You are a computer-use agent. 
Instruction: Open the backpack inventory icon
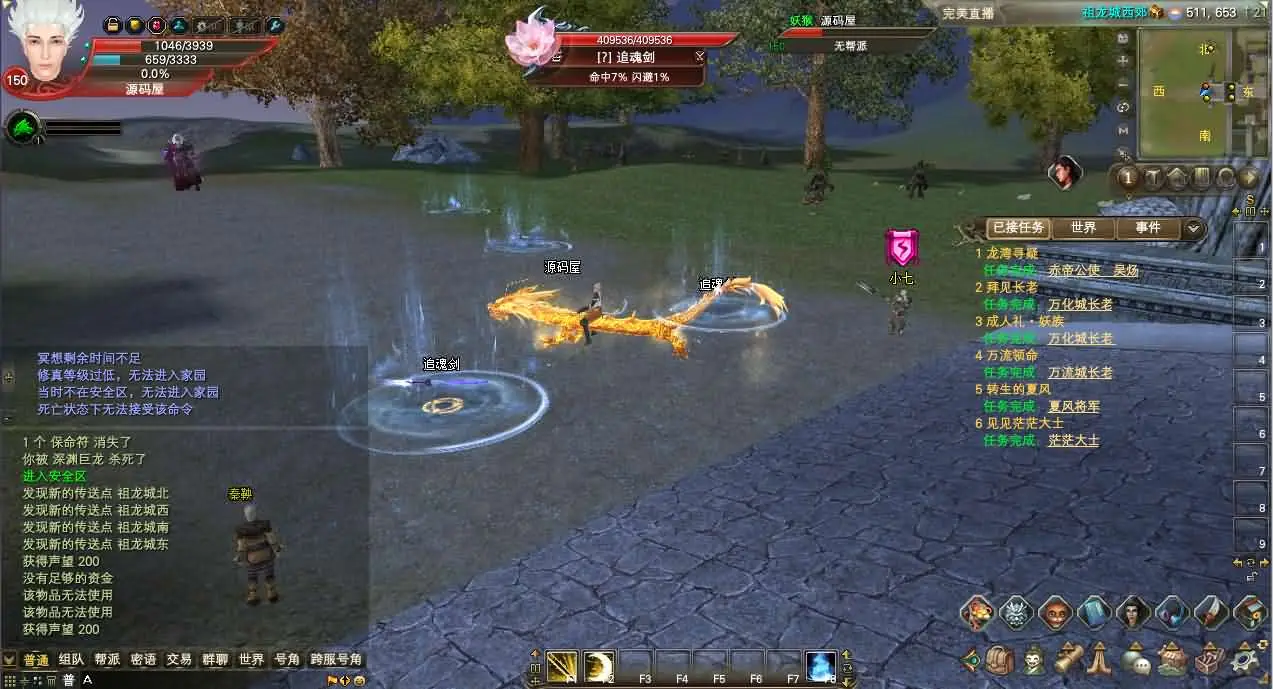coord(999,660)
